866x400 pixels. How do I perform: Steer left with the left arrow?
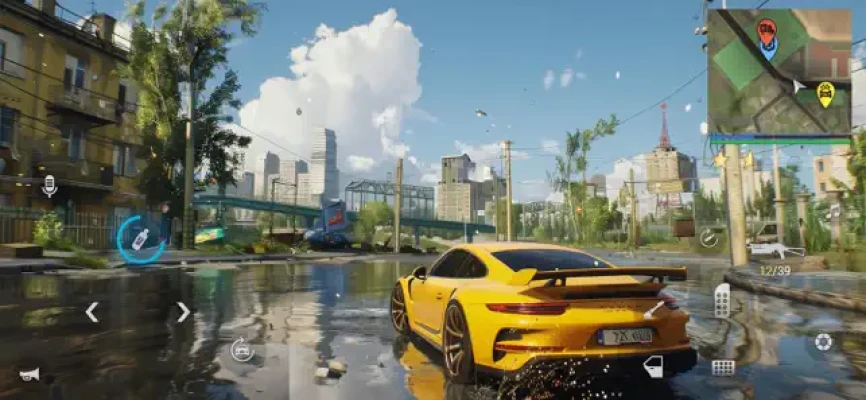[x=91, y=312]
